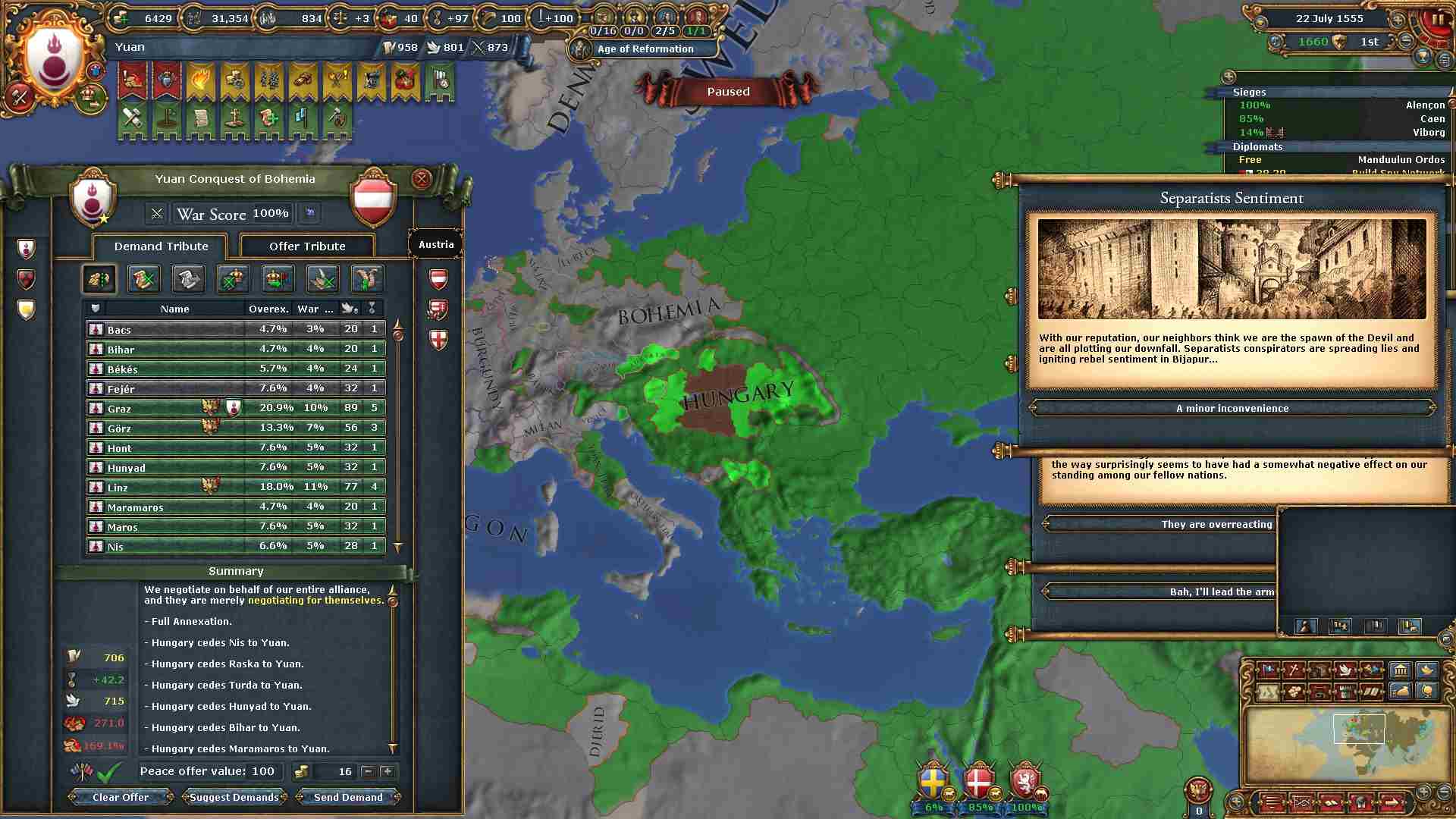This screenshot has height=819, width=1456.
Task: Send the peace demand
Action: tap(348, 797)
